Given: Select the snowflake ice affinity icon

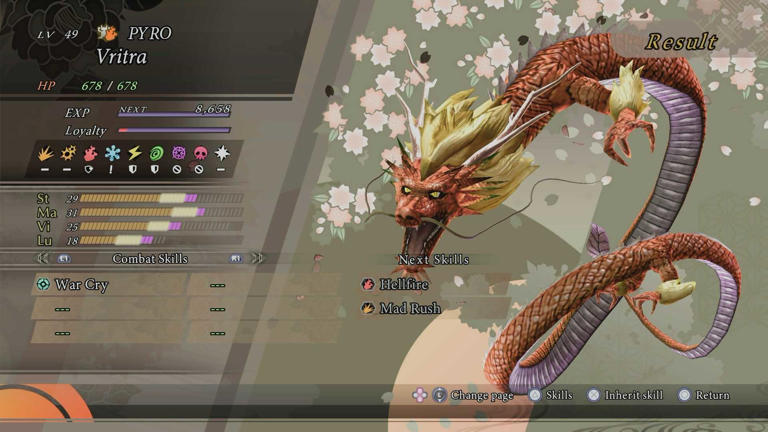Looking at the screenshot, I should tap(113, 153).
